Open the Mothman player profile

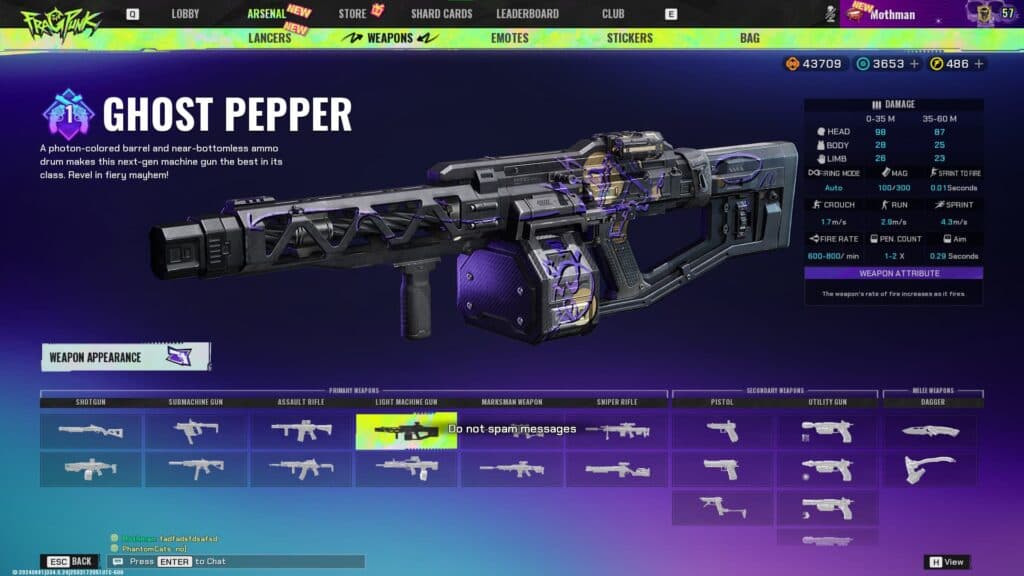(892, 14)
